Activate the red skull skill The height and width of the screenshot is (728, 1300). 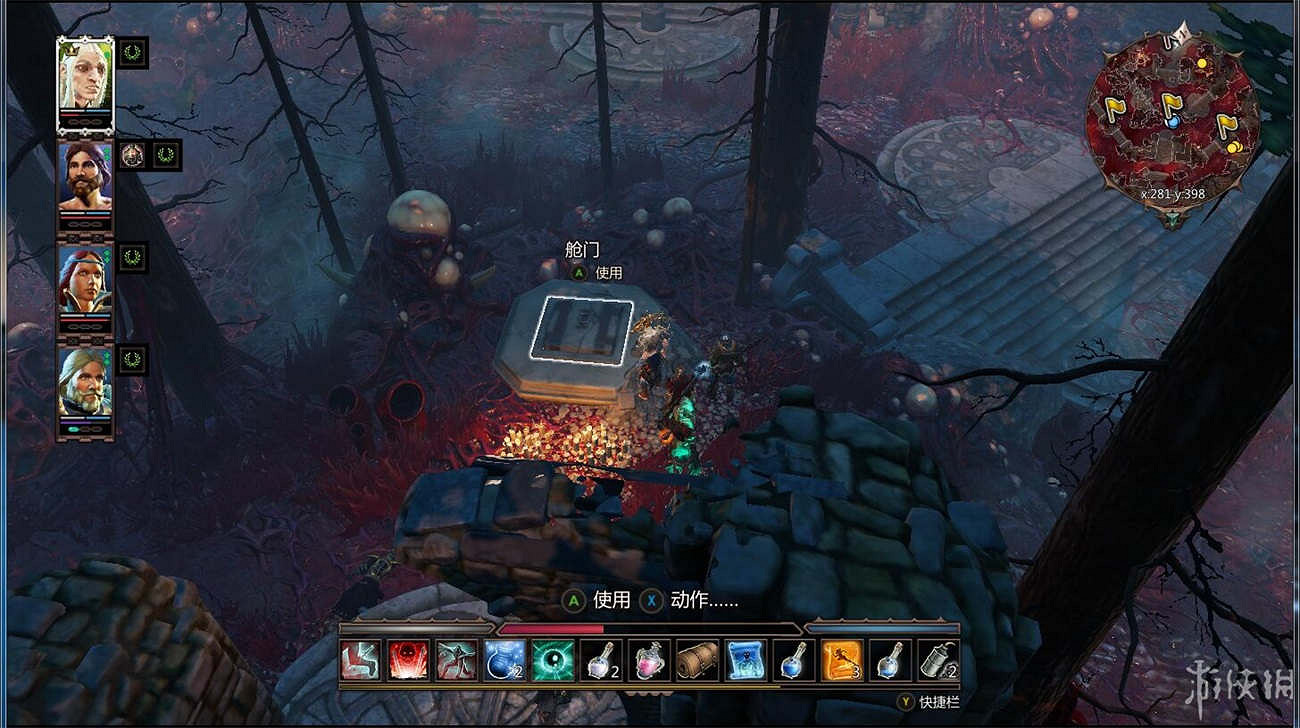pyautogui.click(x=408, y=660)
